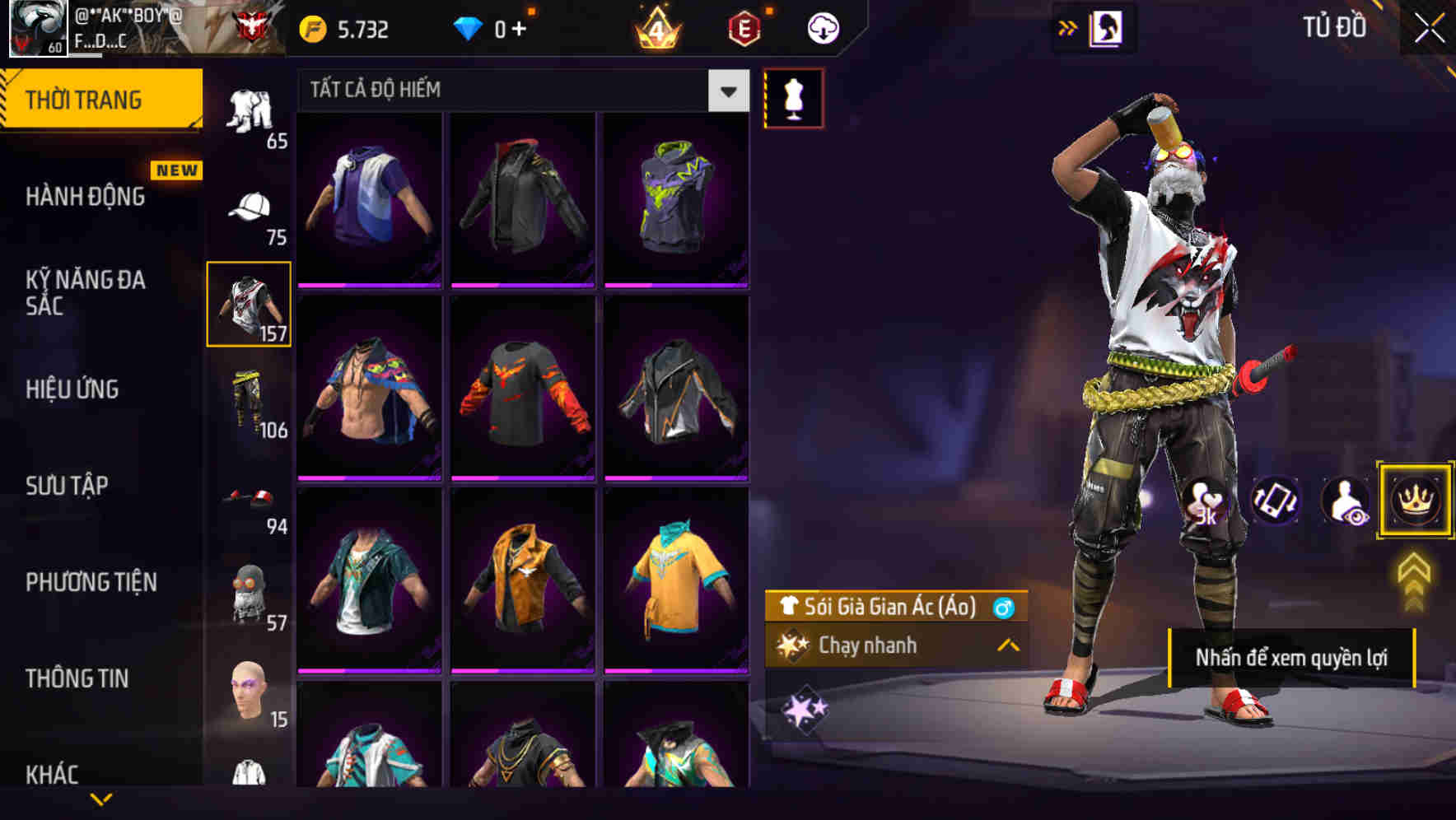Select the shirts category icon showing 157 items
This screenshot has width=1456, height=820.
point(249,305)
